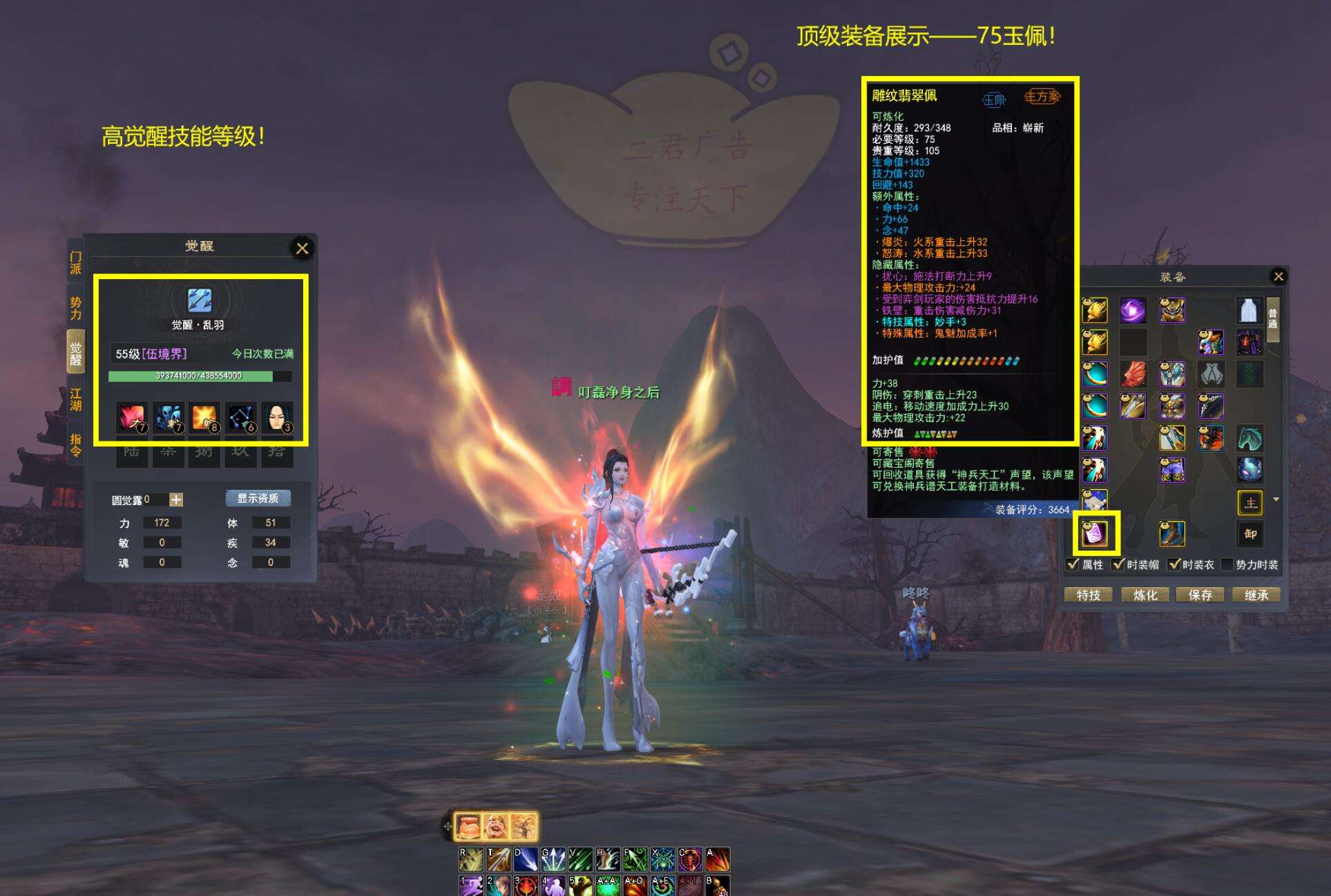Open the 江湖 side tab
The image size is (1331, 896).
tap(75, 399)
